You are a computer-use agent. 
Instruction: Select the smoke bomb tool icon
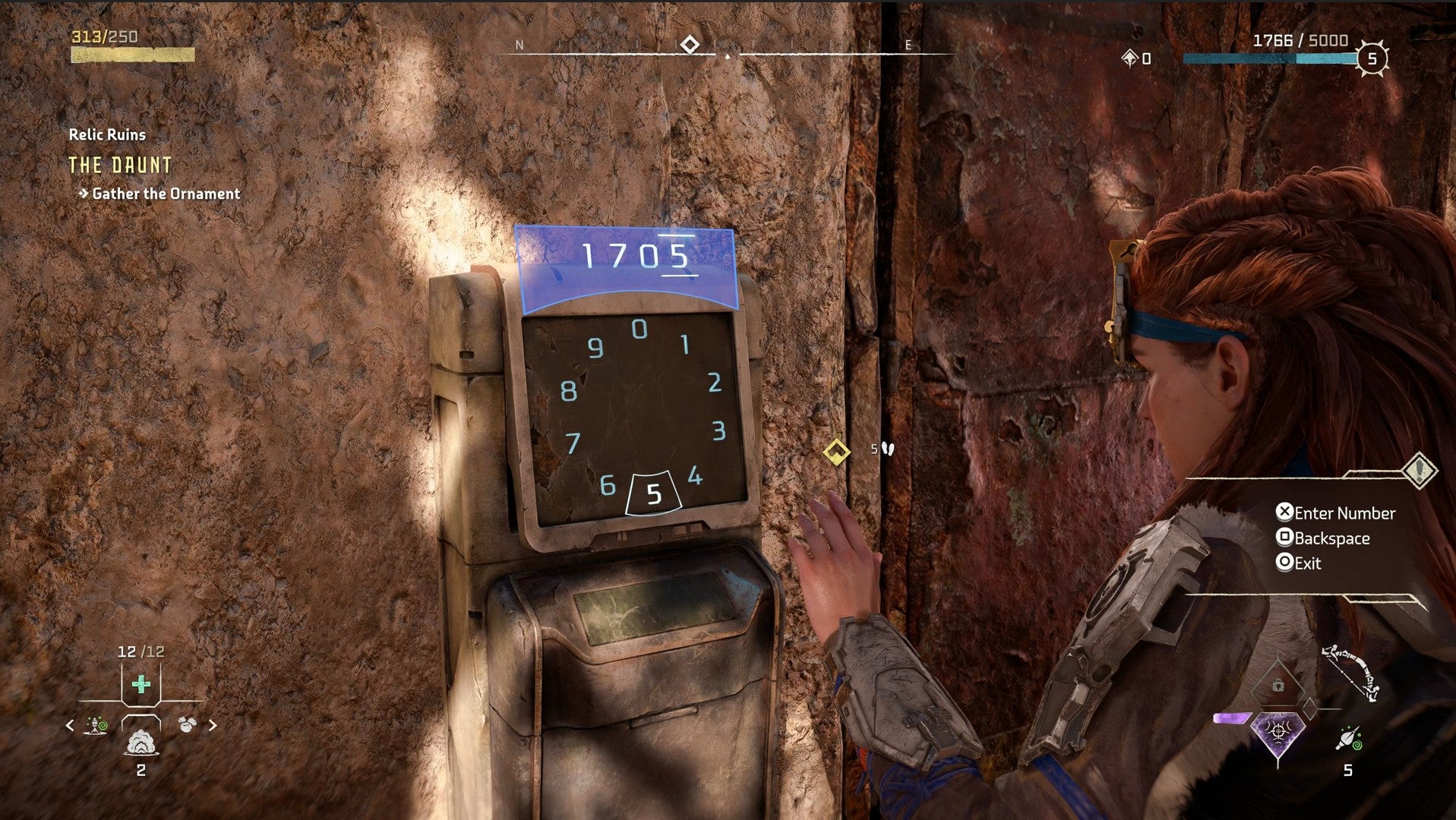pos(141,743)
